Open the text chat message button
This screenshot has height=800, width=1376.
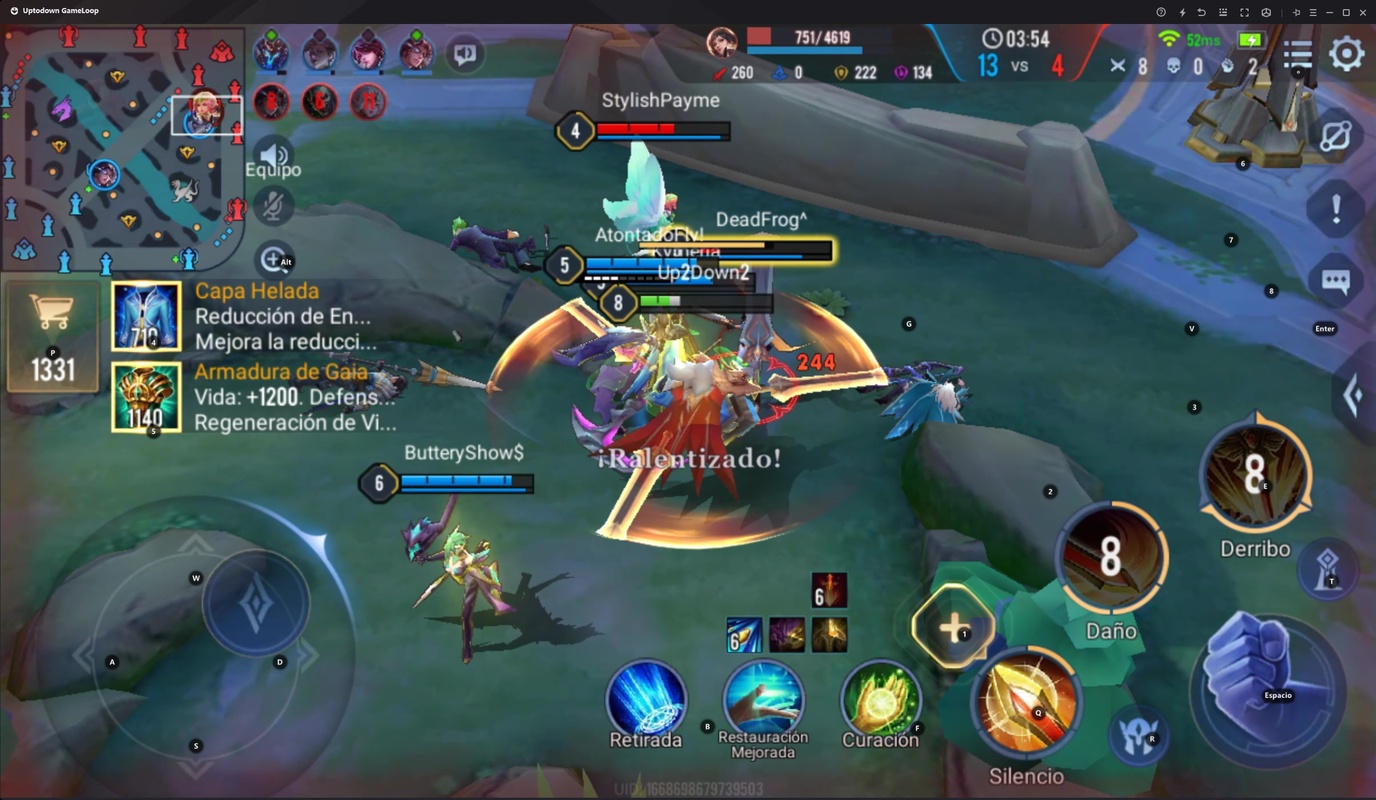point(1336,282)
